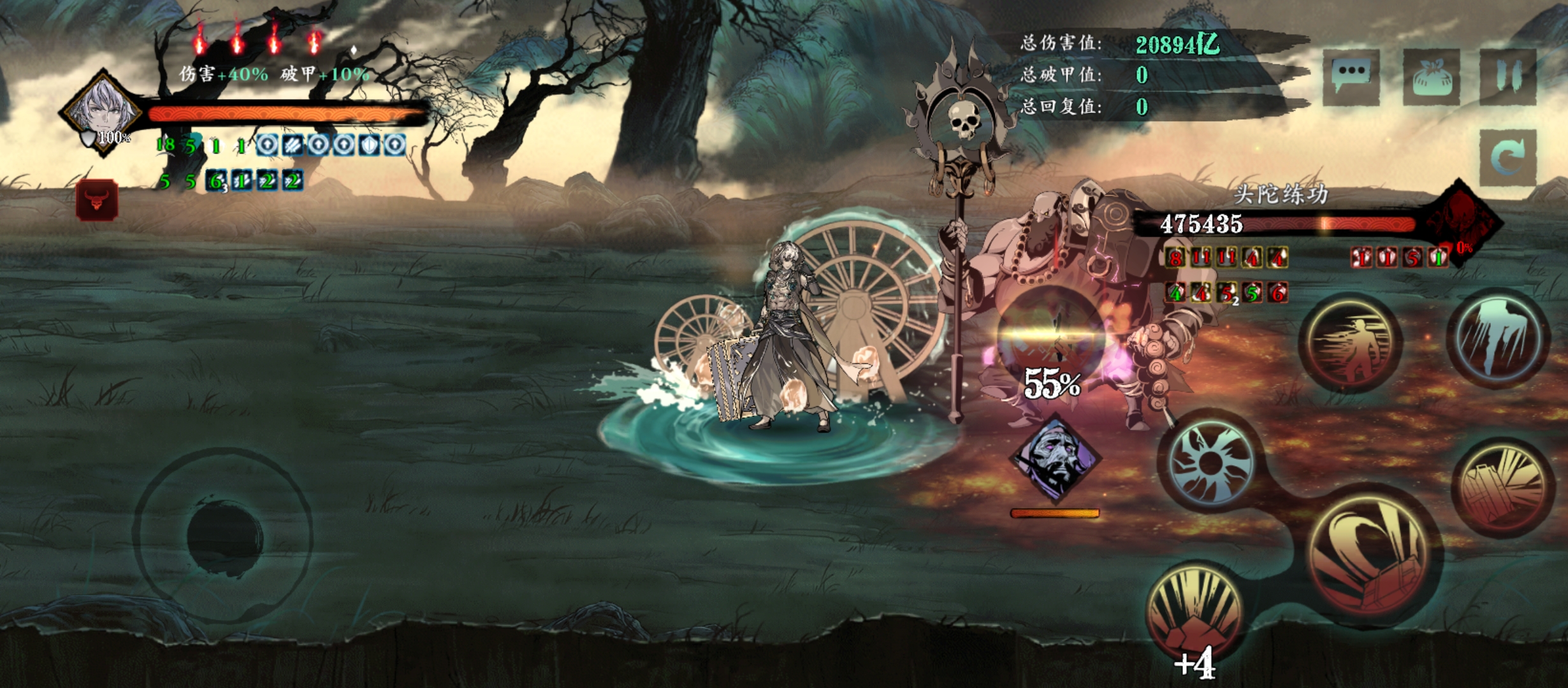
Task: Tap the red bull head icon
Action: coord(96,200)
